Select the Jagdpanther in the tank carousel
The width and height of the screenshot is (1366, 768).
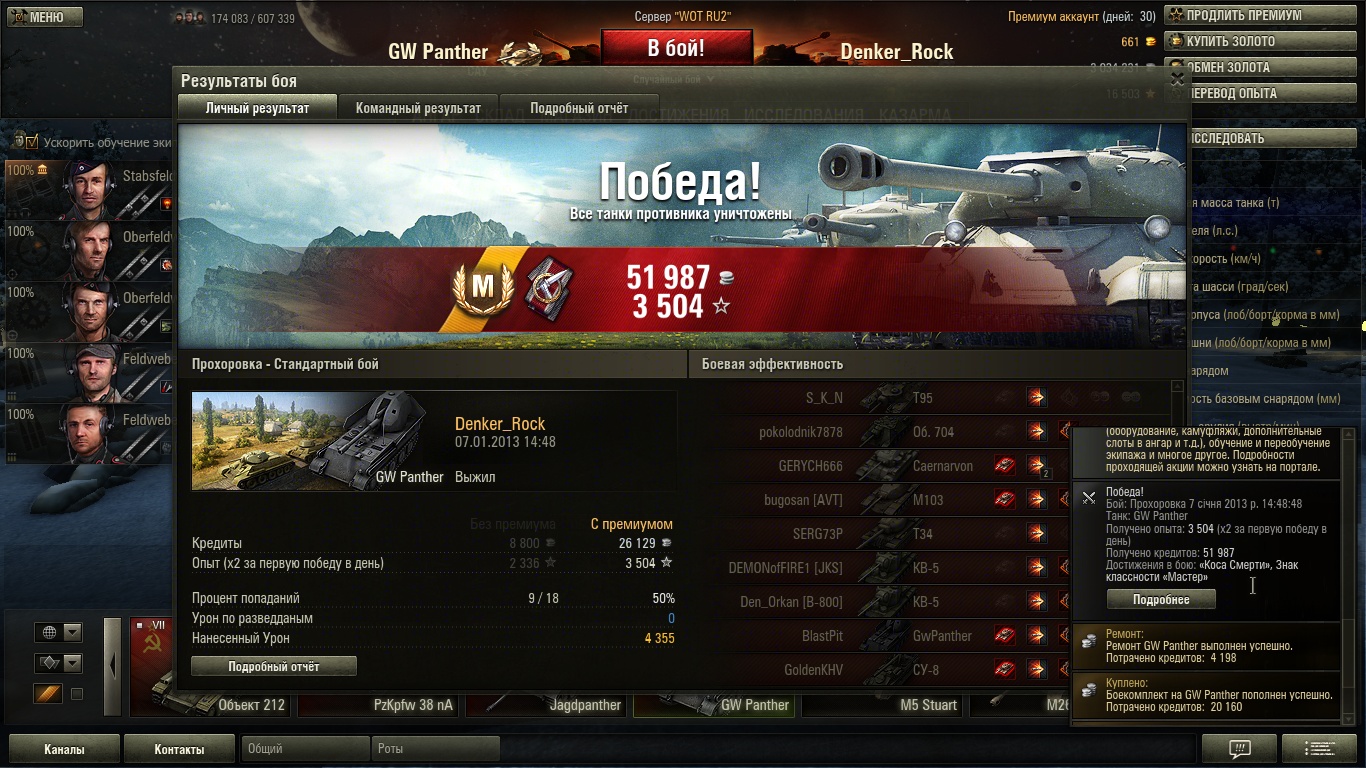click(x=548, y=705)
